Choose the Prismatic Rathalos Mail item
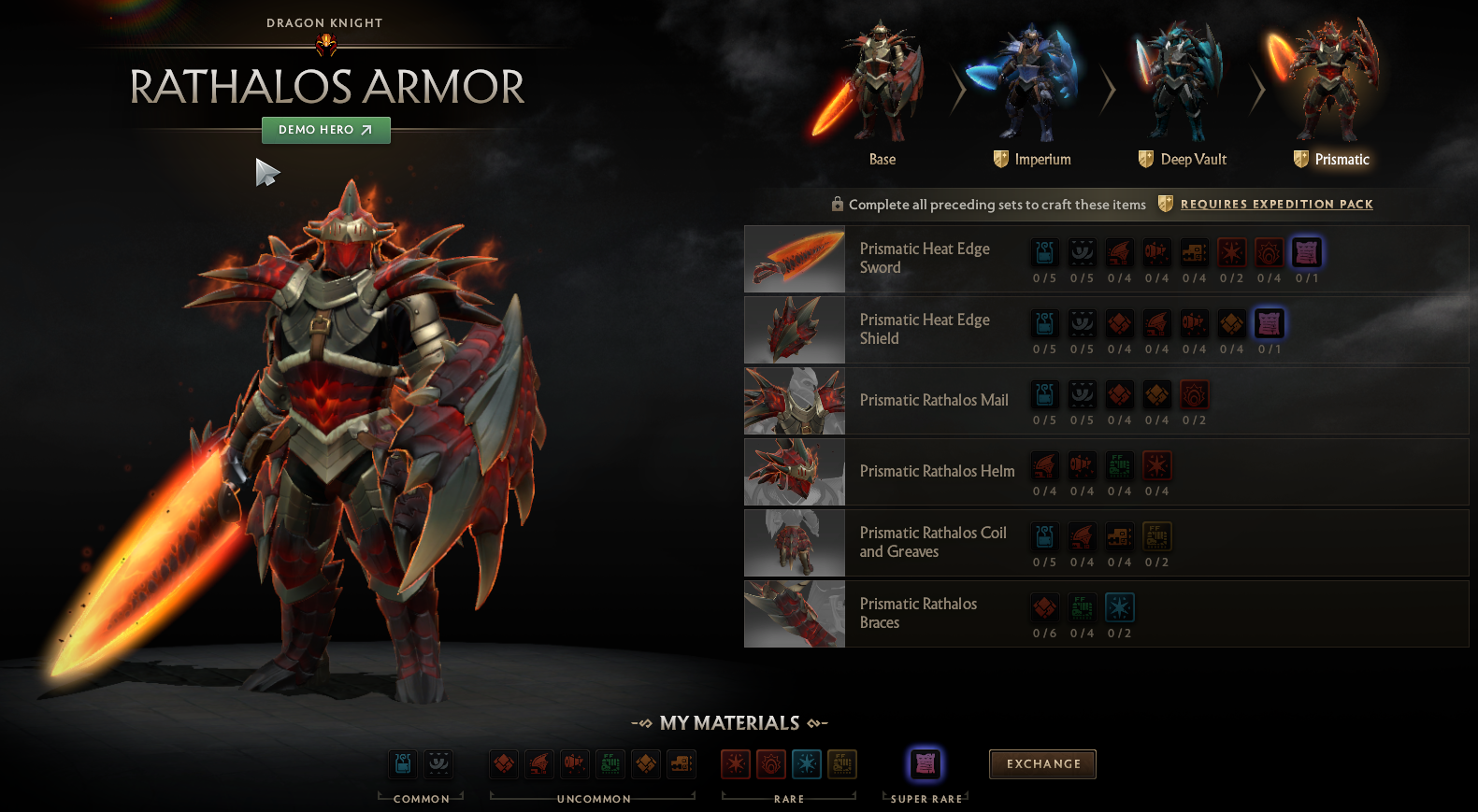The height and width of the screenshot is (812, 1478). [x=934, y=400]
